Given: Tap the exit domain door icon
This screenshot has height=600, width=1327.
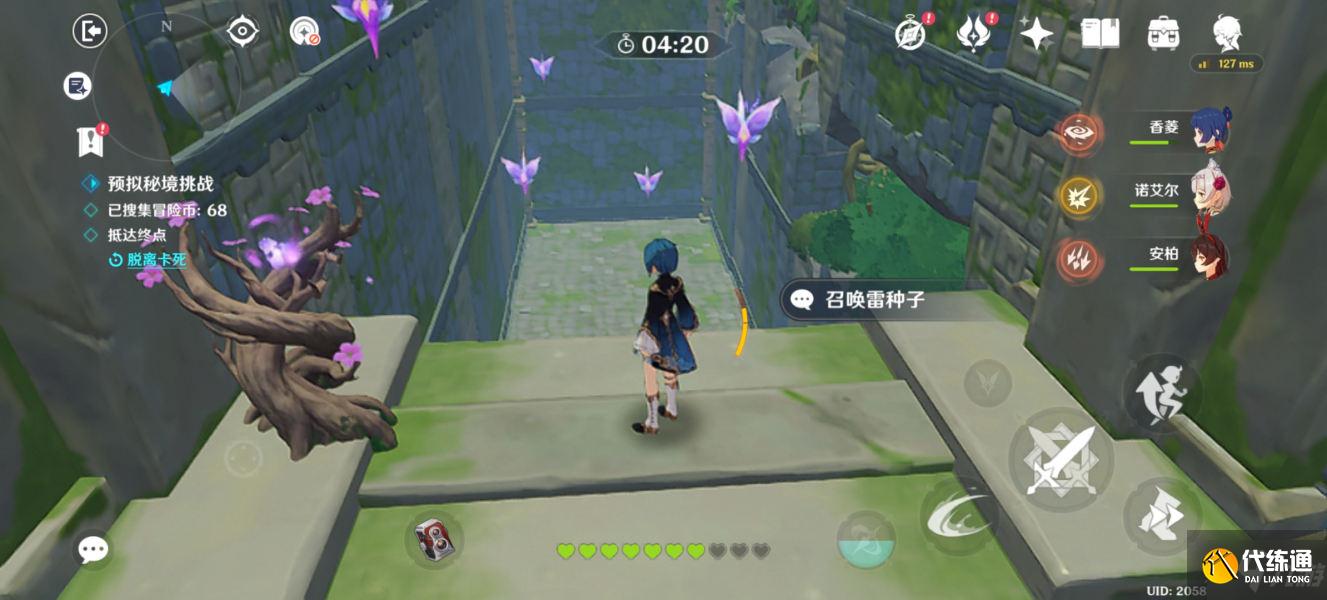Looking at the screenshot, I should (x=90, y=32).
